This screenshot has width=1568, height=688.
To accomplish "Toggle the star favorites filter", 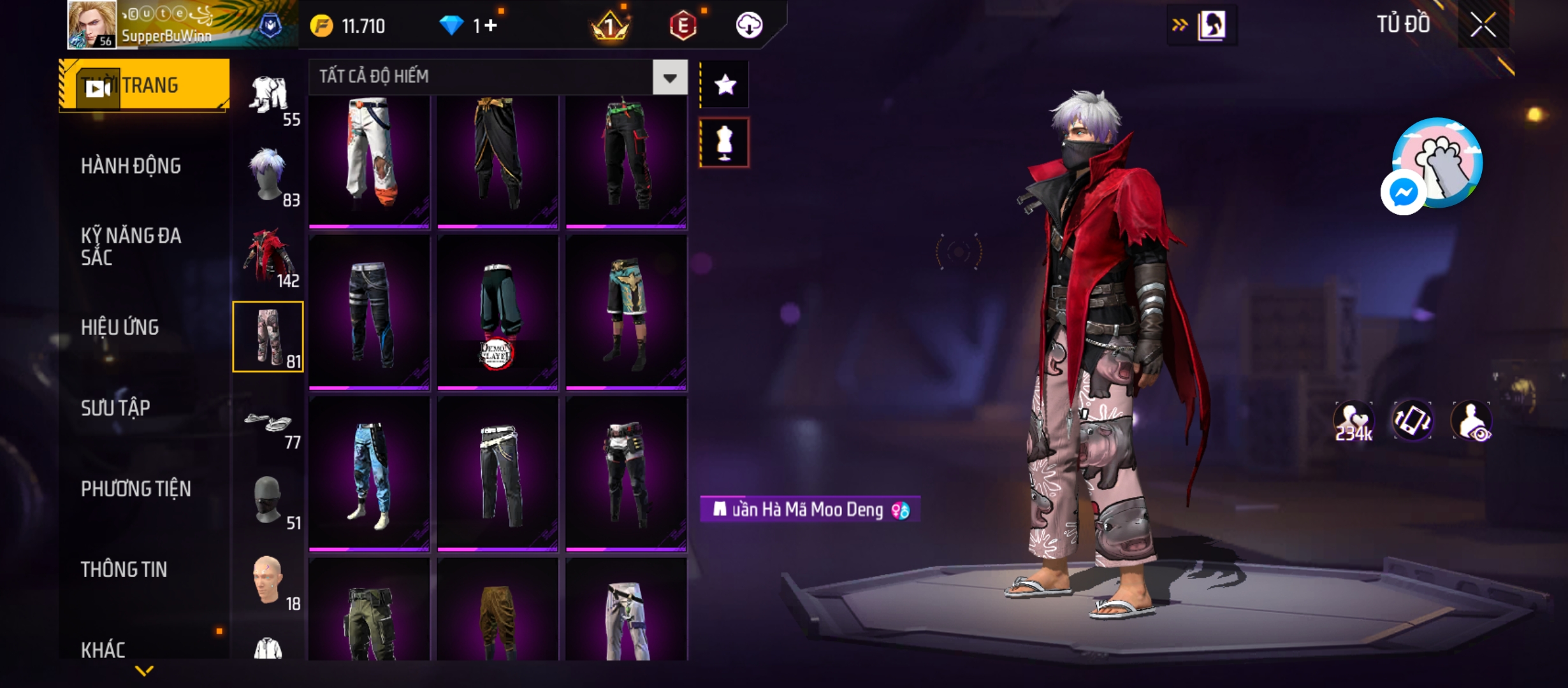I will pos(725,85).
